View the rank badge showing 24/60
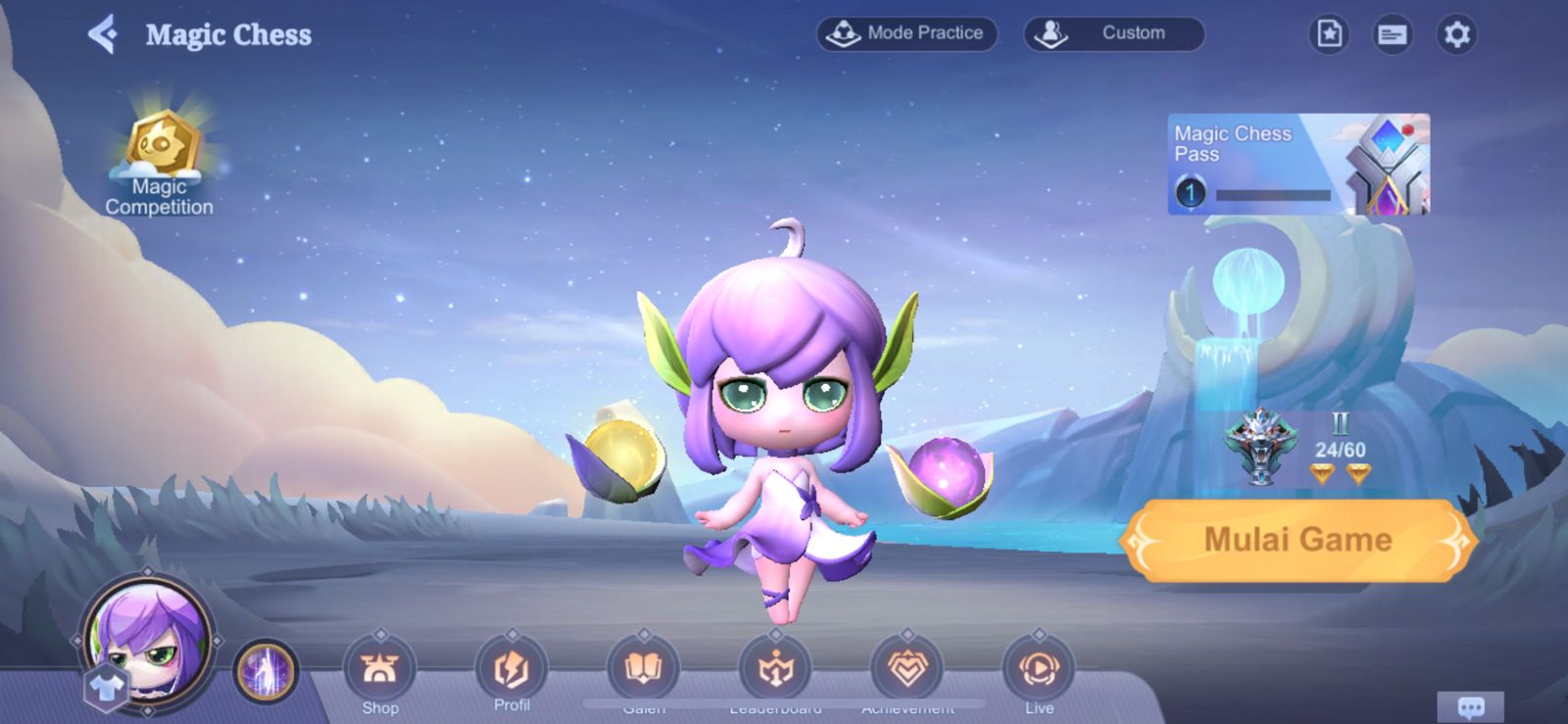 click(1298, 449)
